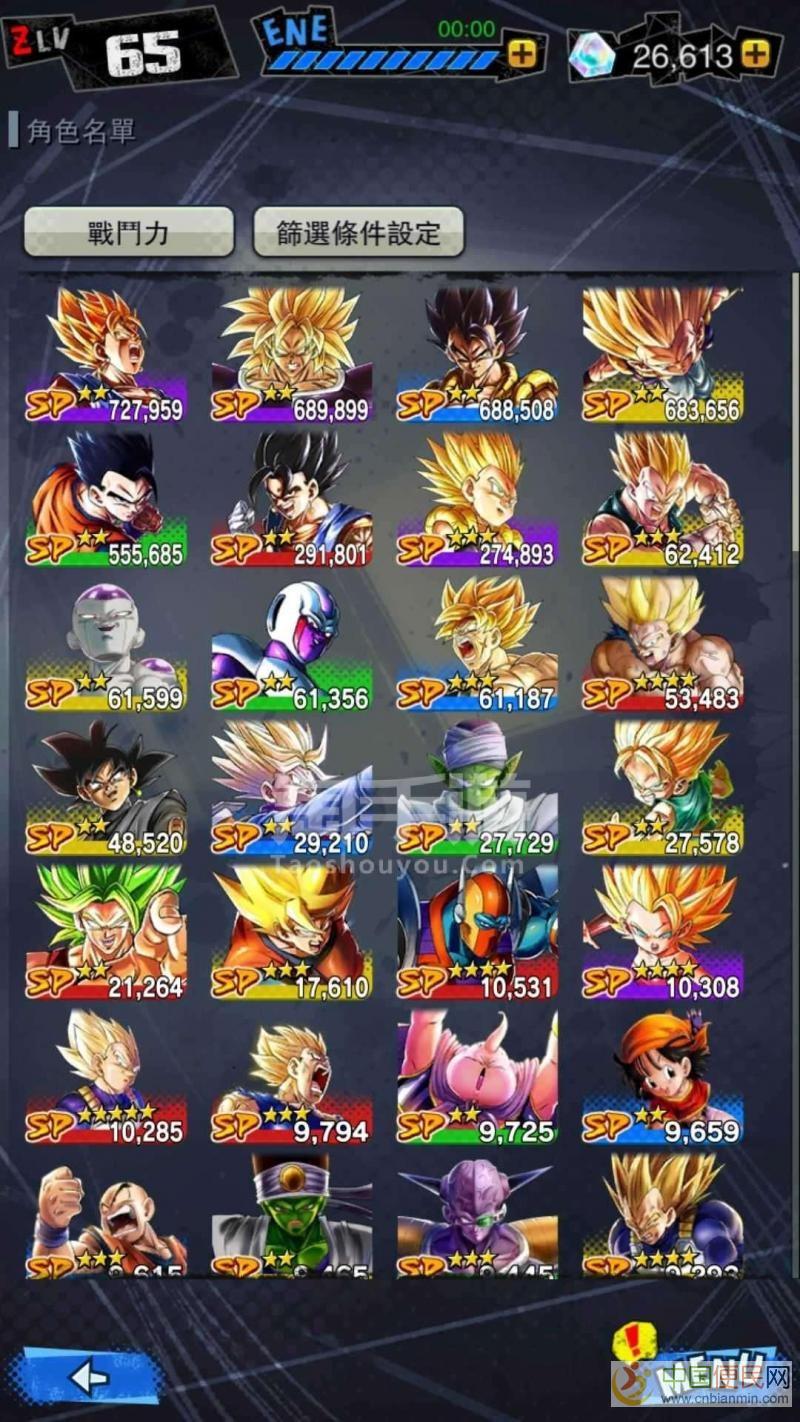Choose the character card showing 291,801
Viewport: 800px width, 1422px height.
point(291,498)
